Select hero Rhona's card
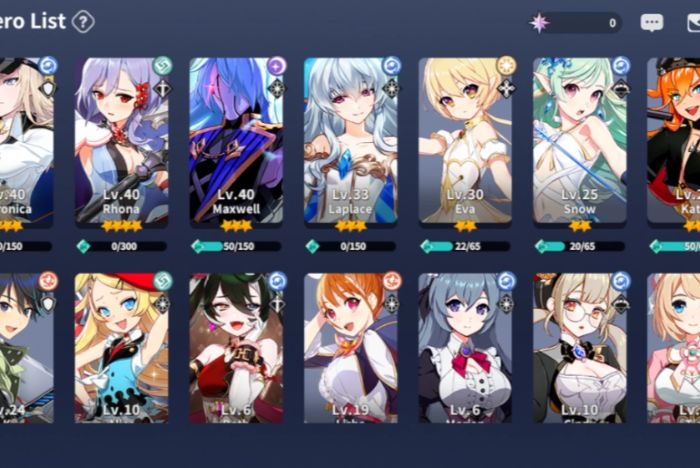The image size is (700, 468). point(122,140)
